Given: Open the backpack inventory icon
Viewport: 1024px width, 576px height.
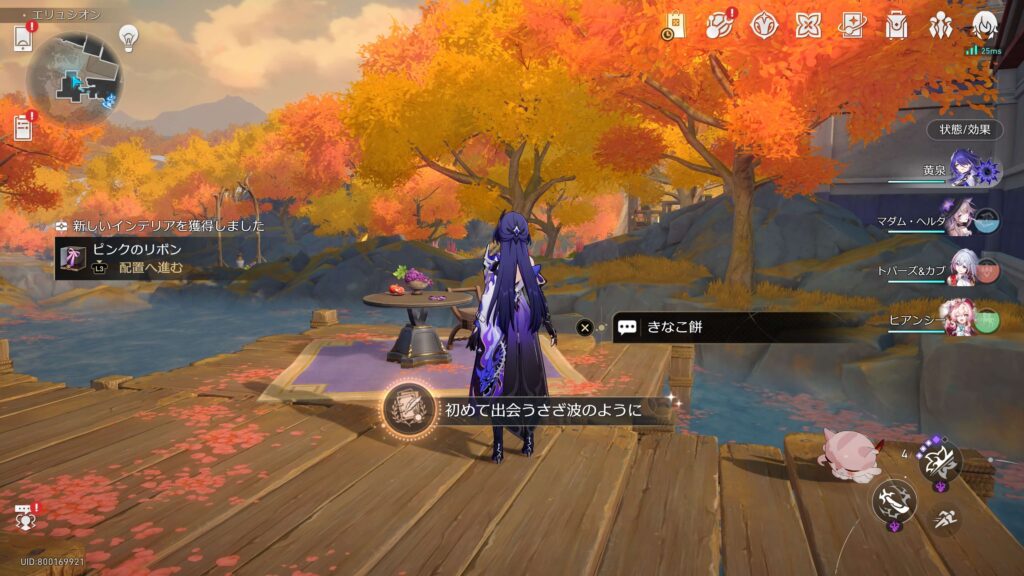Looking at the screenshot, I should tap(896, 26).
